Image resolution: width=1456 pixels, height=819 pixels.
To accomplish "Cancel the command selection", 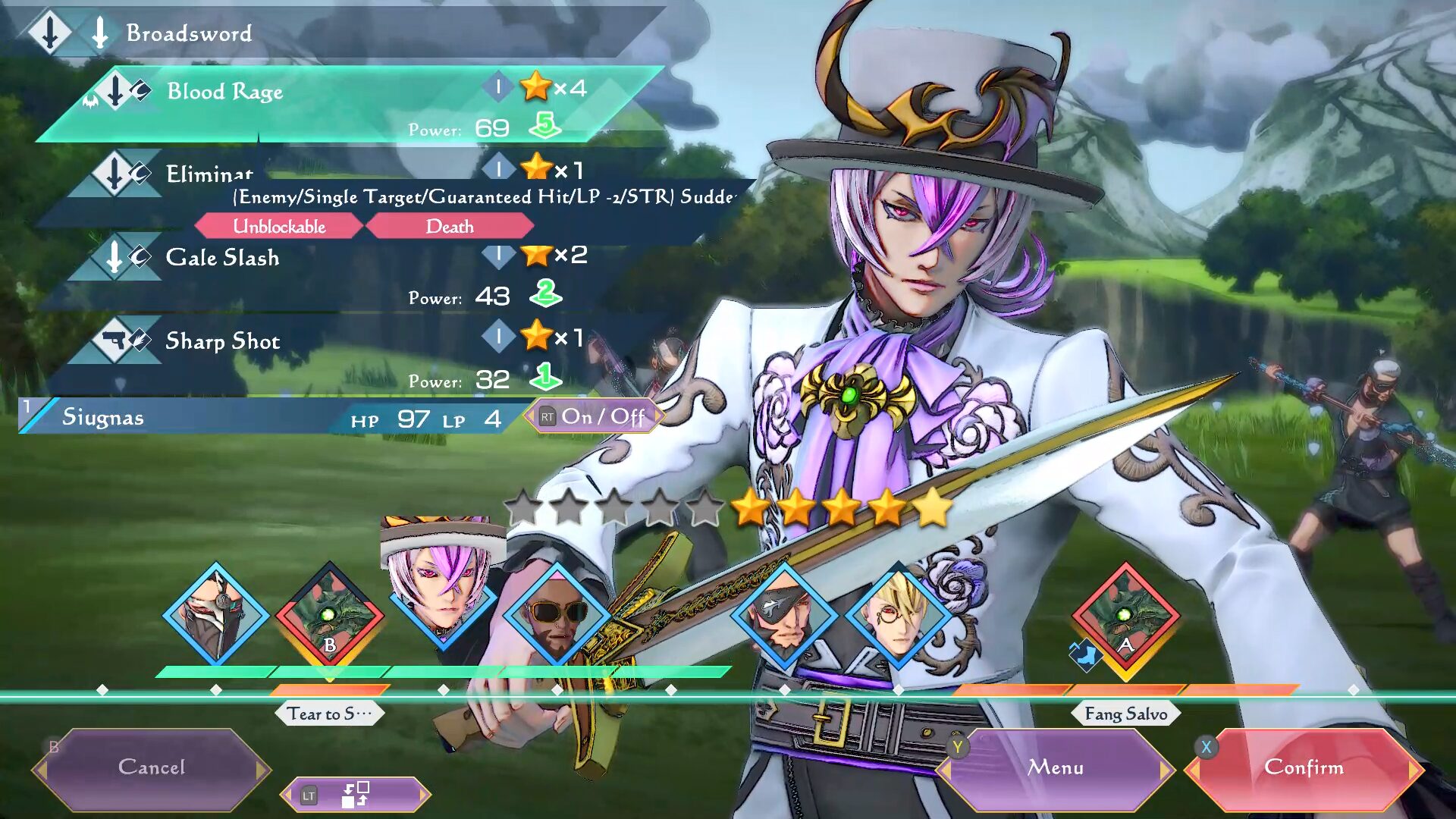I will coord(151,767).
